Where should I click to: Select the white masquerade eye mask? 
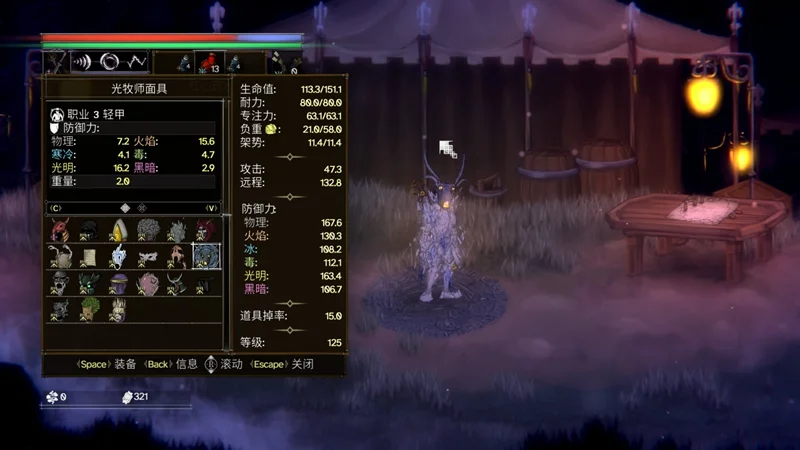(x=148, y=258)
